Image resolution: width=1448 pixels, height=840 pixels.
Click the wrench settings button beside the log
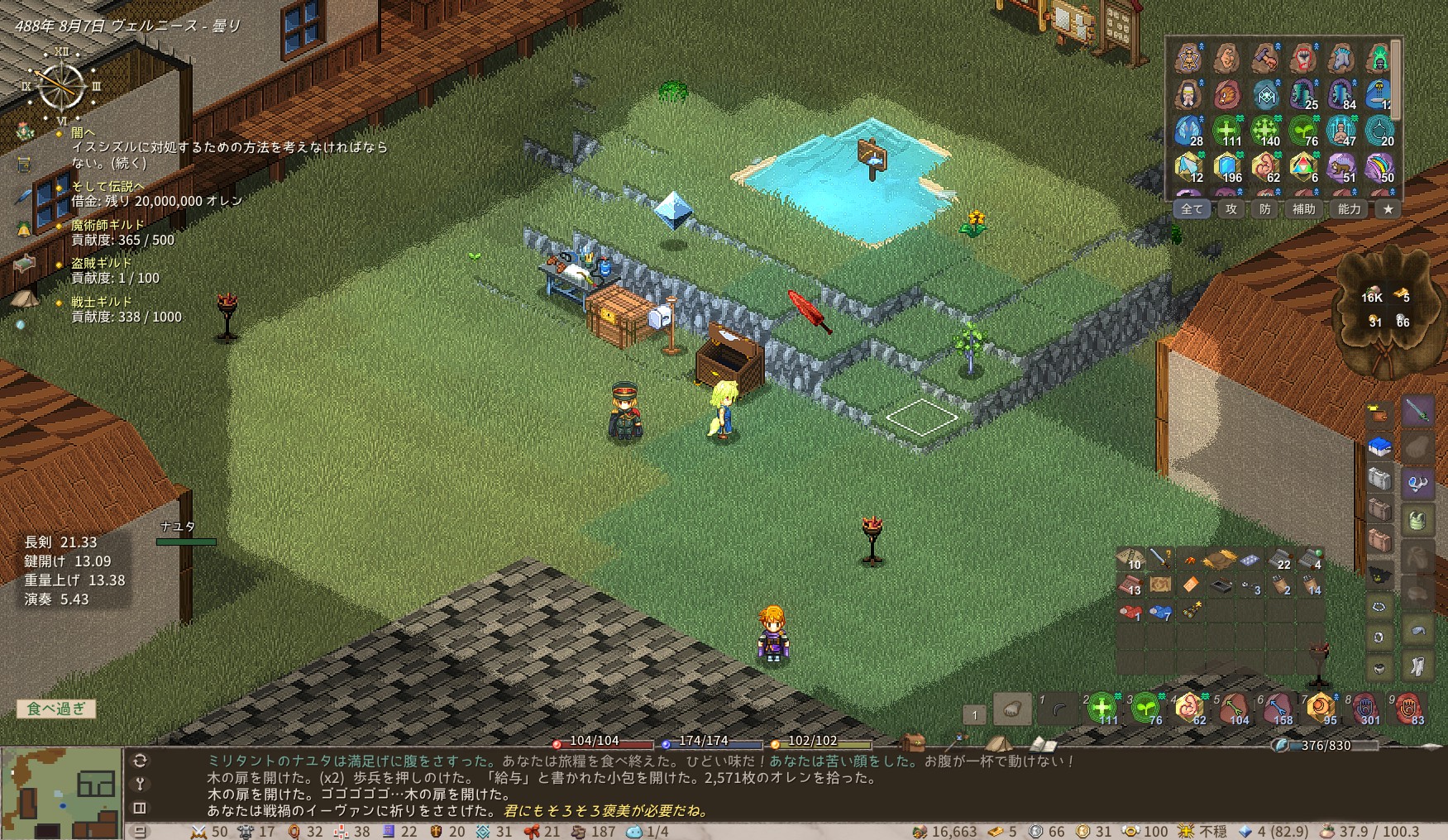[140, 784]
